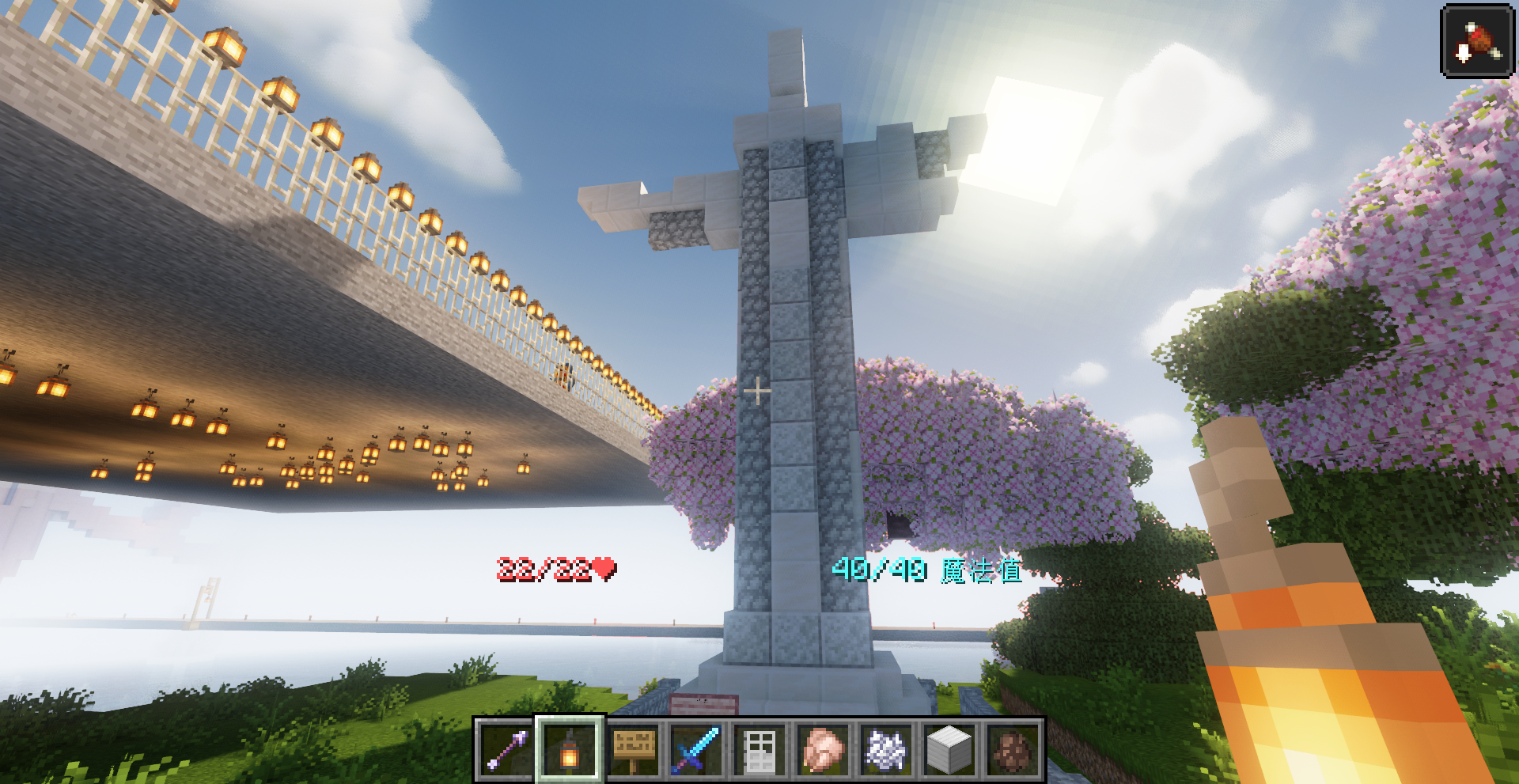Select the white powder pile hotbar slot
The width and height of the screenshot is (1519, 784).
pyautogui.click(x=887, y=750)
